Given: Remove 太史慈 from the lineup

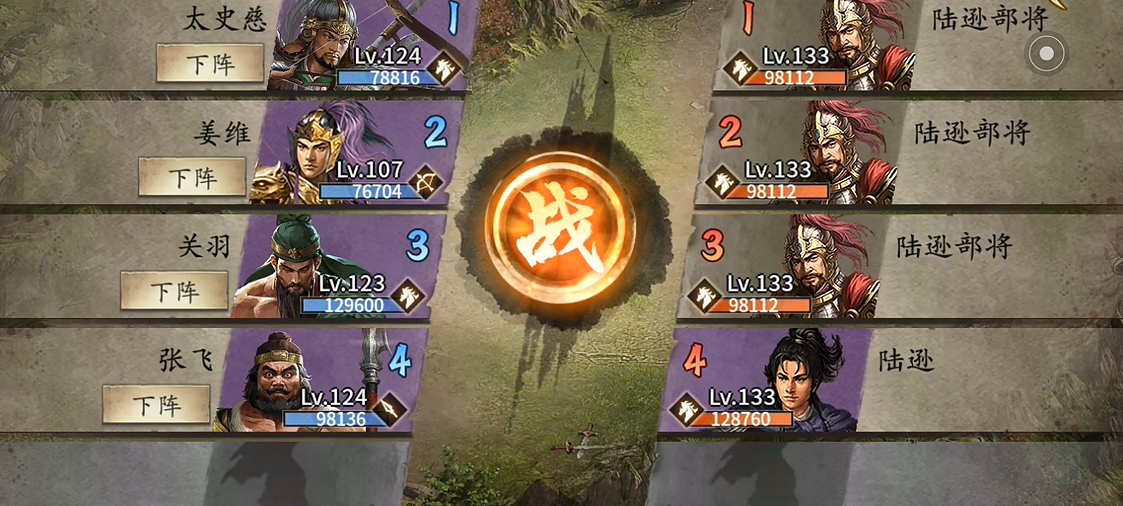Looking at the screenshot, I should 210,63.
